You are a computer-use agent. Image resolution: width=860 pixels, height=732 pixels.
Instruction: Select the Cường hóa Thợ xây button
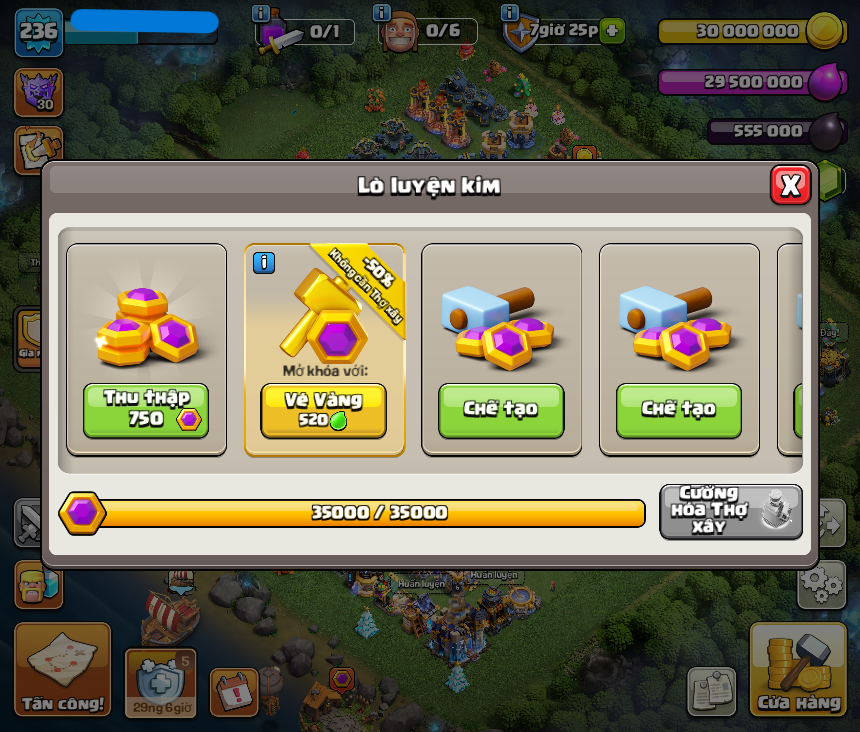[x=730, y=511]
